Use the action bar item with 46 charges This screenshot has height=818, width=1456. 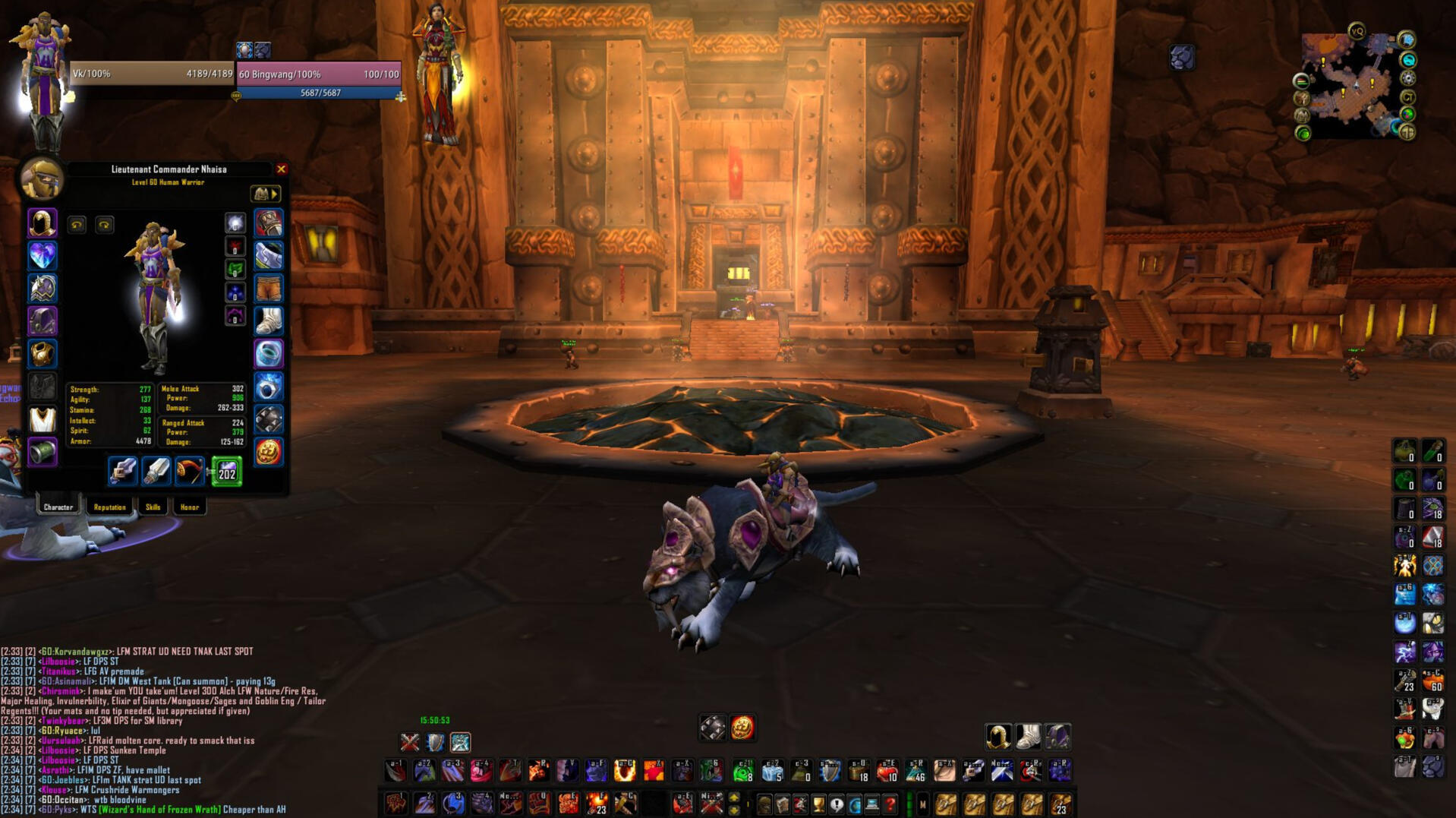pyautogui.click(x=916, y=771)
